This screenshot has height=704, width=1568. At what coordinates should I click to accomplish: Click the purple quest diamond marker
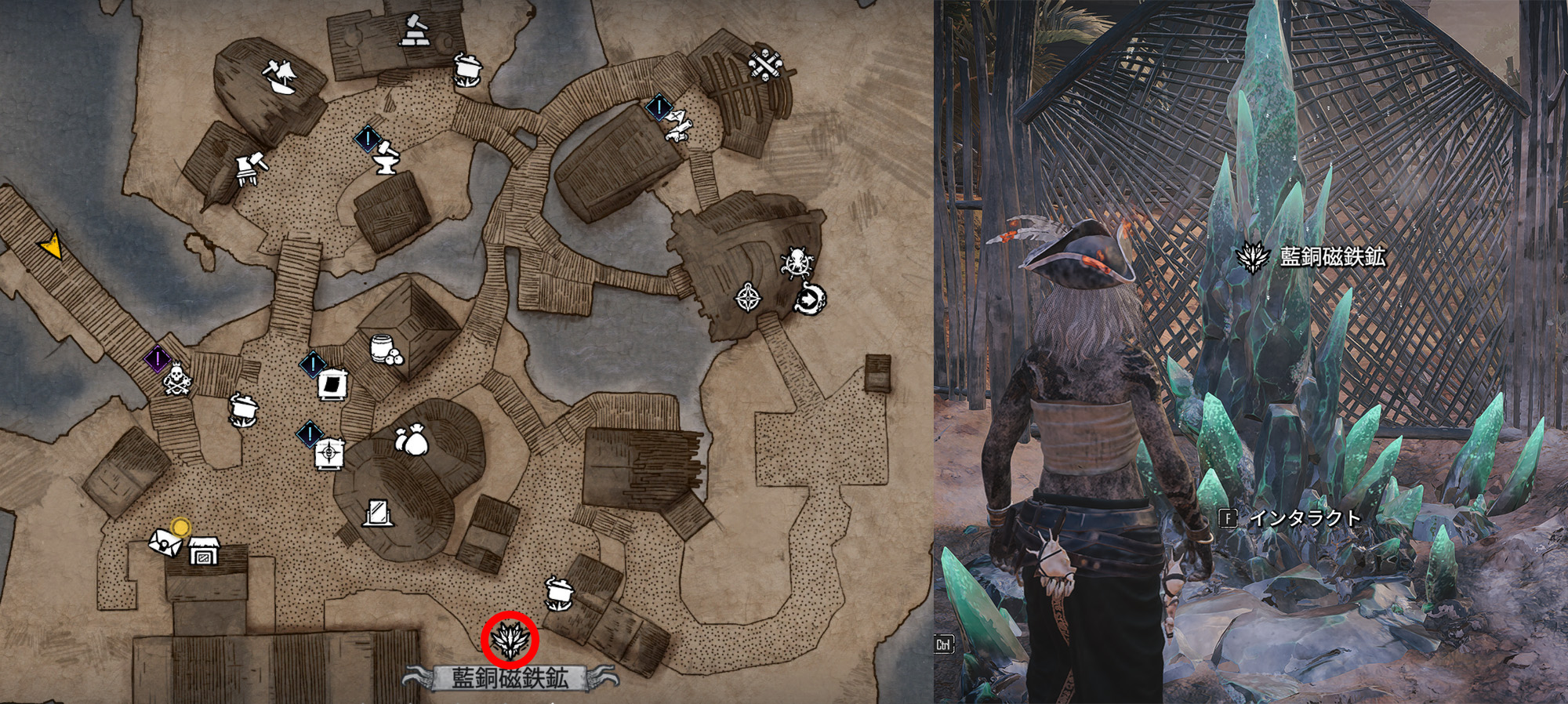(x=158, y=359)
